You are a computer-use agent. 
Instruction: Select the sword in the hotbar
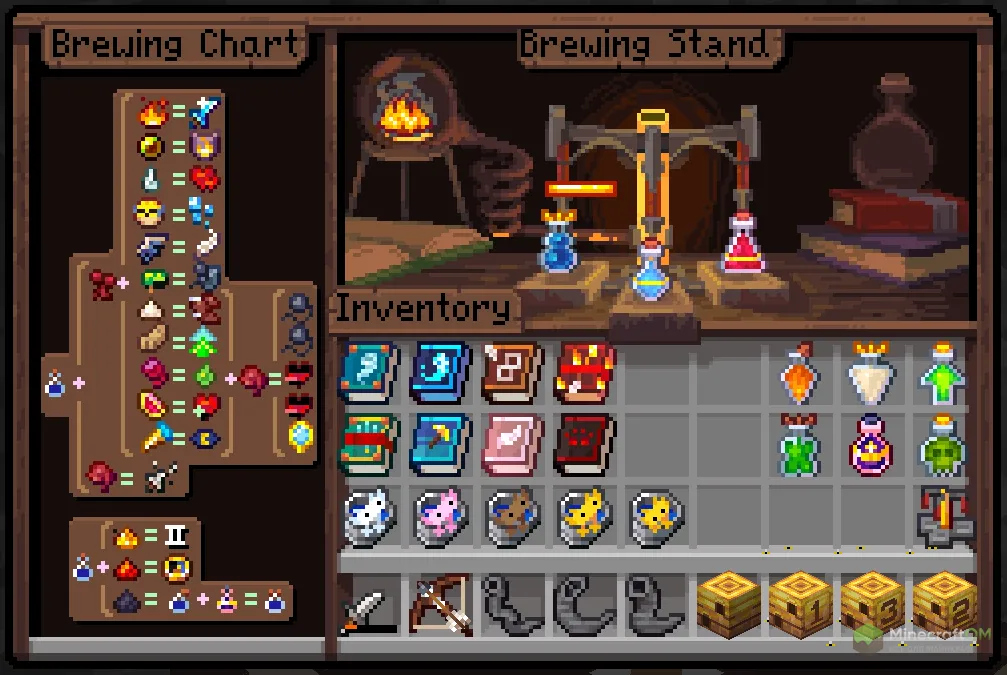pyautogui.click(x=368, y=605)
